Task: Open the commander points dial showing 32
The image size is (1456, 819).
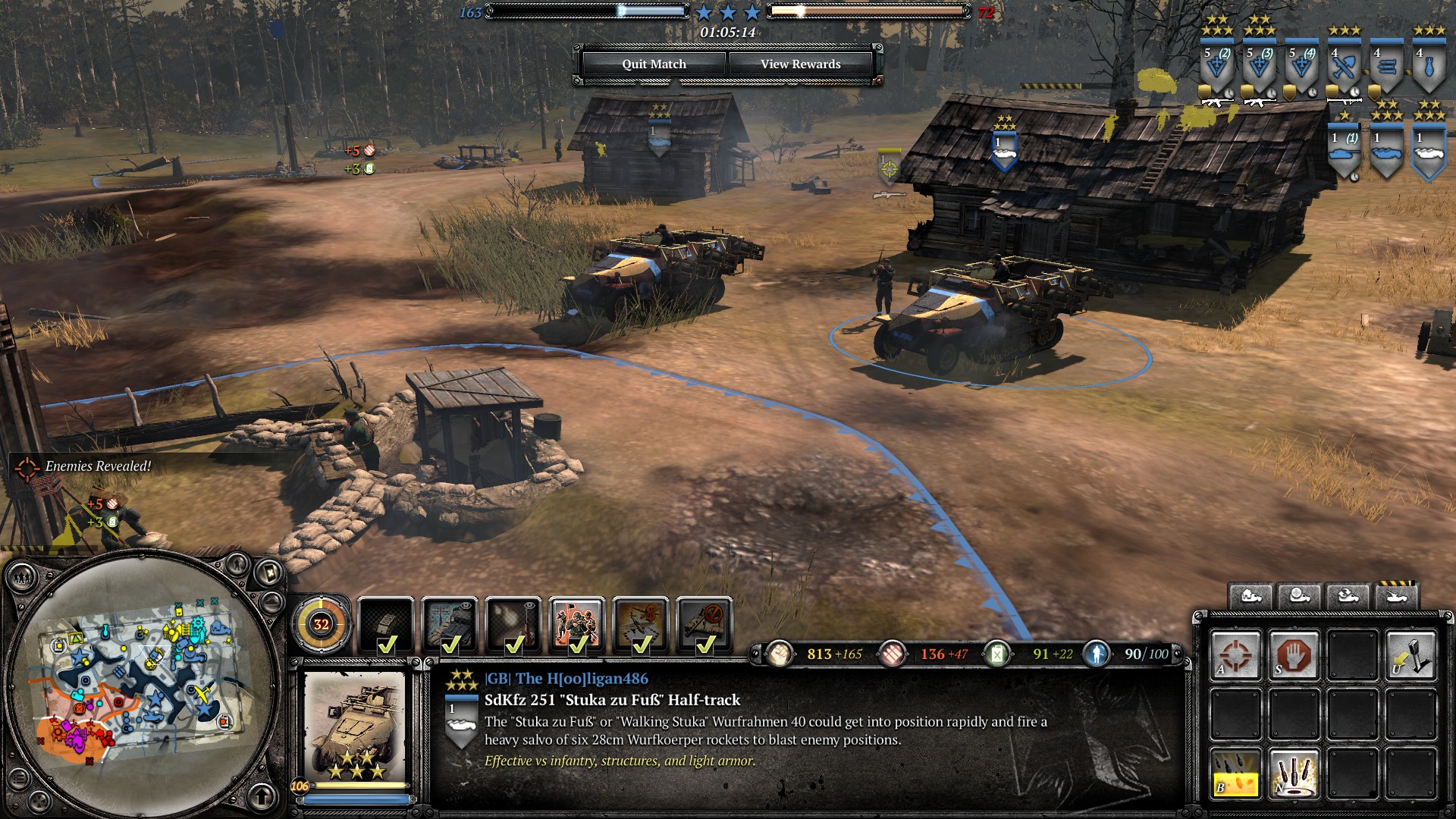Action: tap(321, 624)
